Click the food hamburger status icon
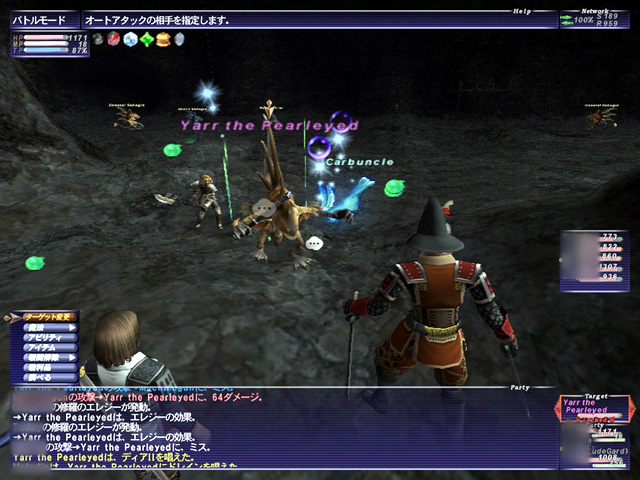Viewport: 640px width, 480px height. pos(163,40)
